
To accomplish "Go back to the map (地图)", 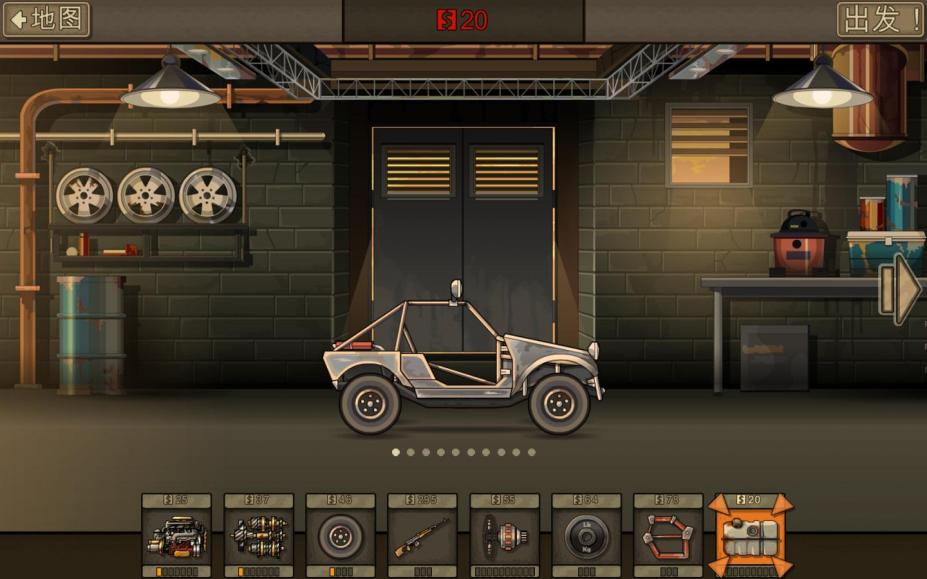I will coord(46,19).
